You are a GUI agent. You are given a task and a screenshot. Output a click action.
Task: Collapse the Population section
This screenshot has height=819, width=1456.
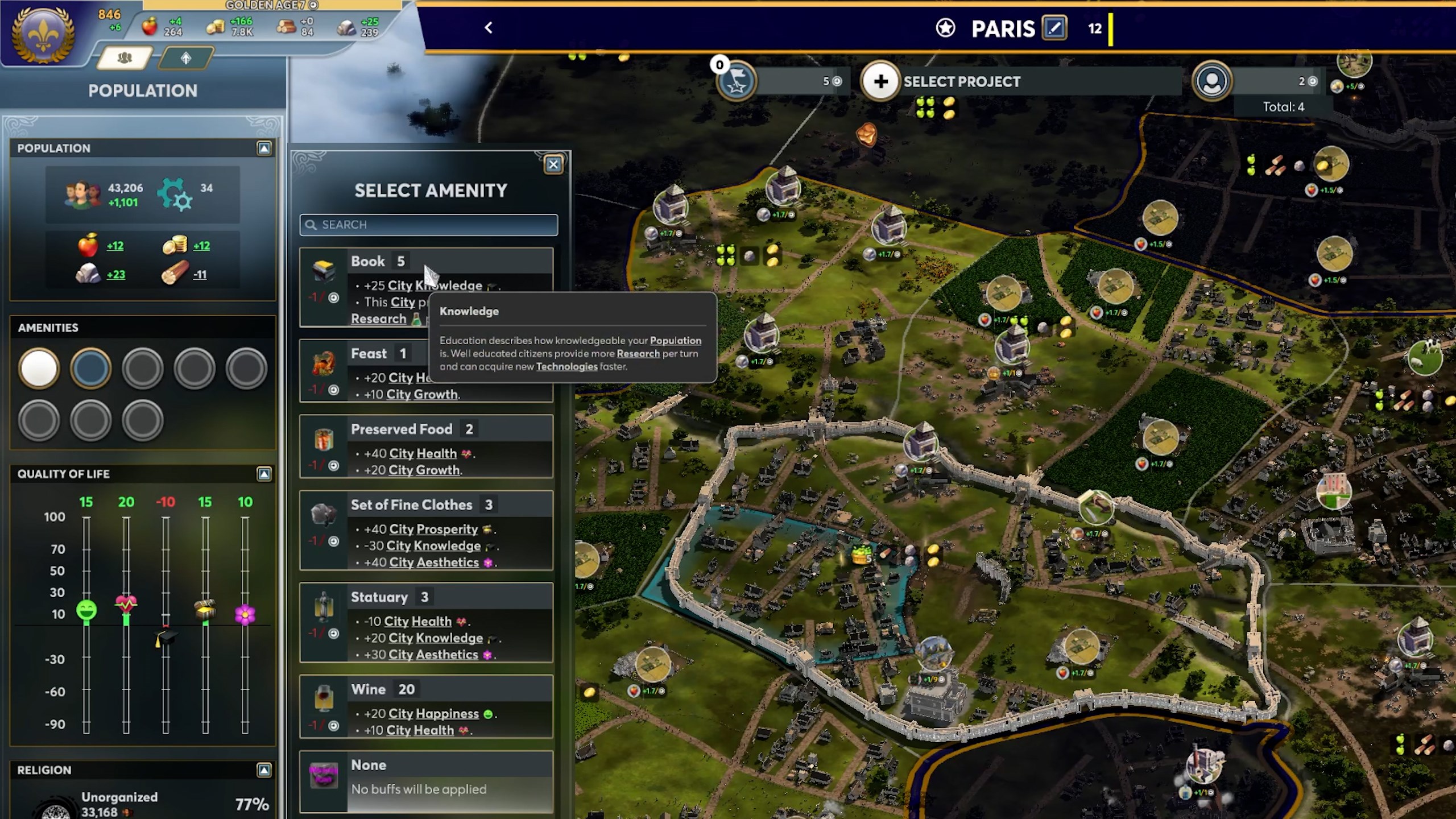click(x=264, y=148)
